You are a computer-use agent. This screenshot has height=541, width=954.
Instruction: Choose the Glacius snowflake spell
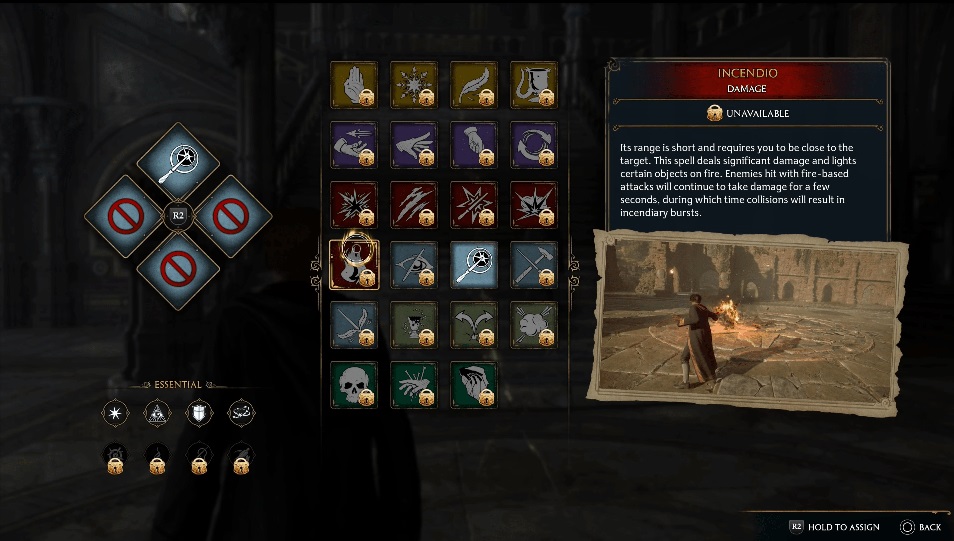tap(413, 85)
